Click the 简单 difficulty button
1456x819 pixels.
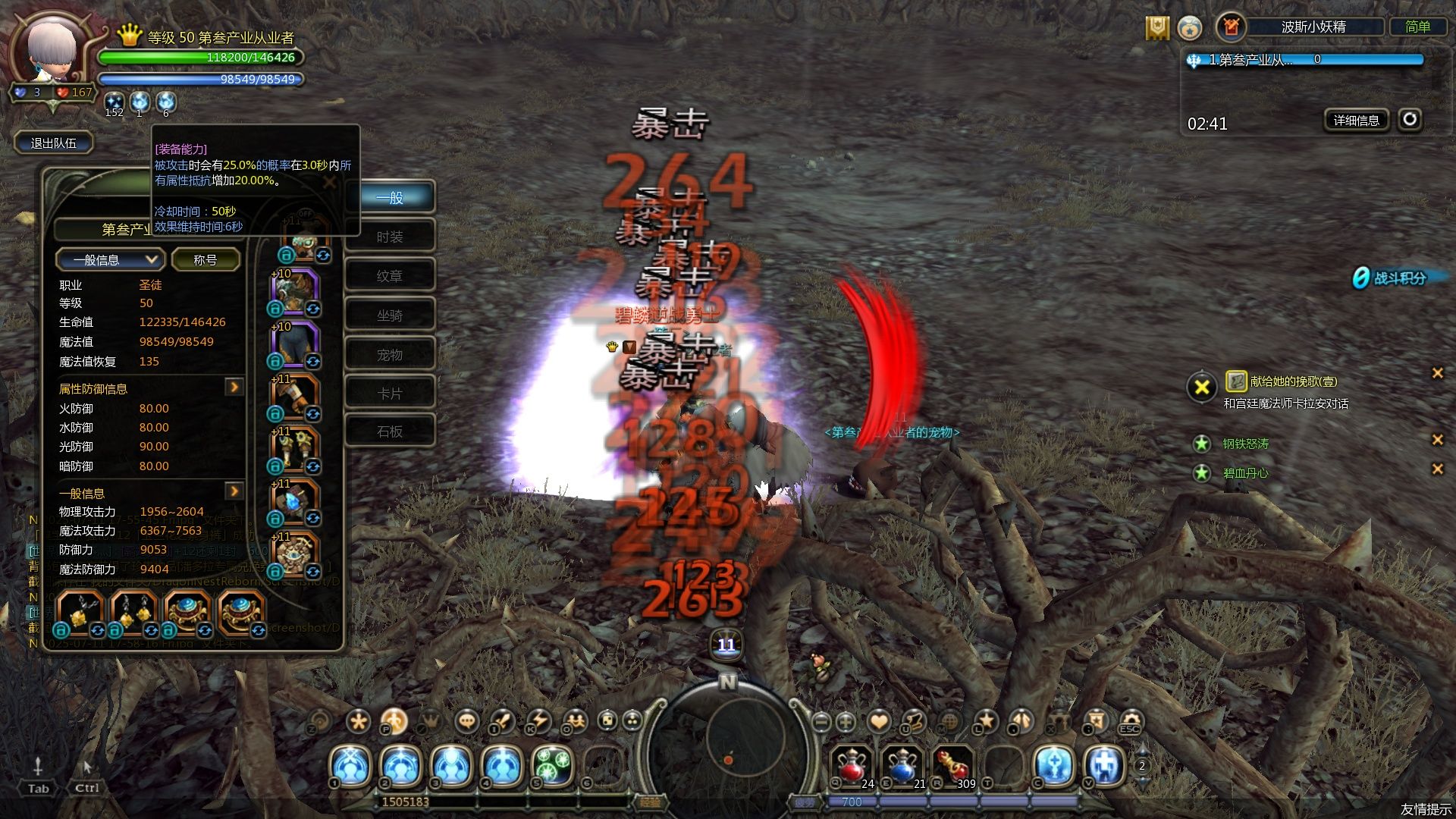point(1417,27)
